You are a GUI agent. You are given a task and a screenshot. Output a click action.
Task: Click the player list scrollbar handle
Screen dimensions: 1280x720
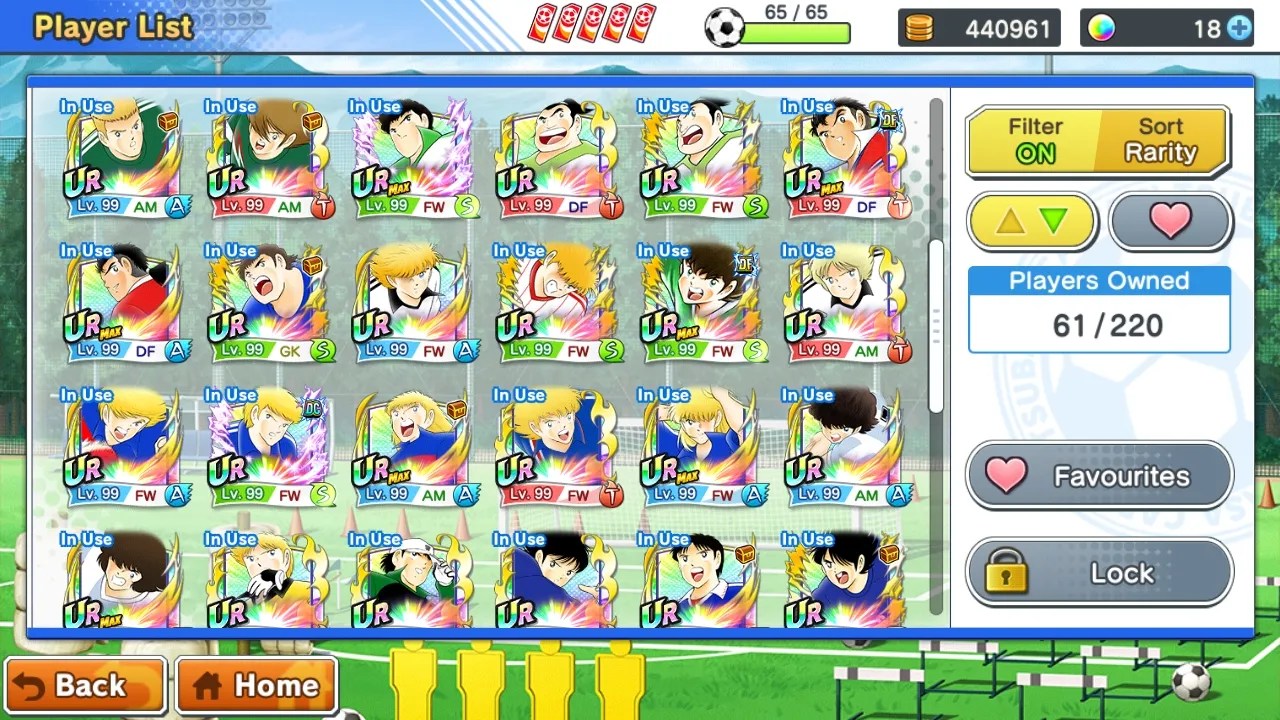[x=936, y=325]
